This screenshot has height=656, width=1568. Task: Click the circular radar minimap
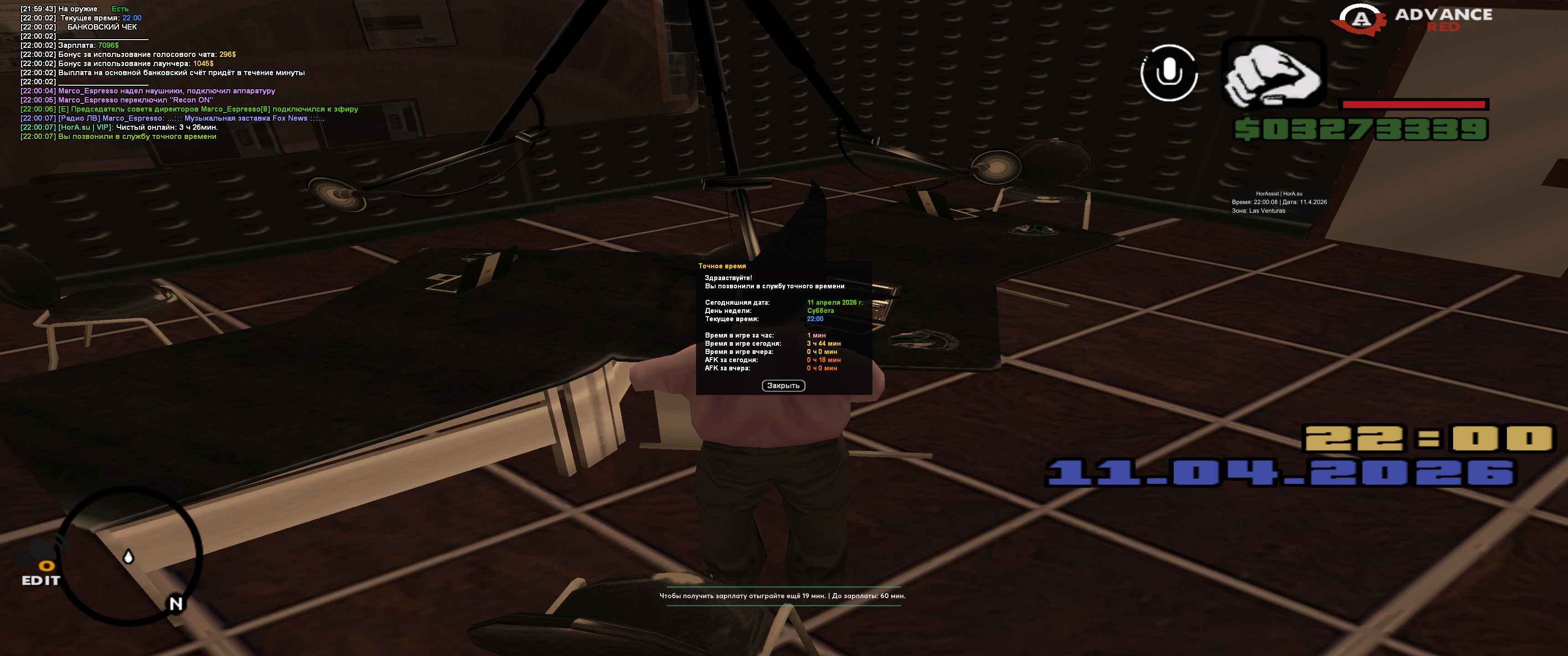(x=129, y=556)
